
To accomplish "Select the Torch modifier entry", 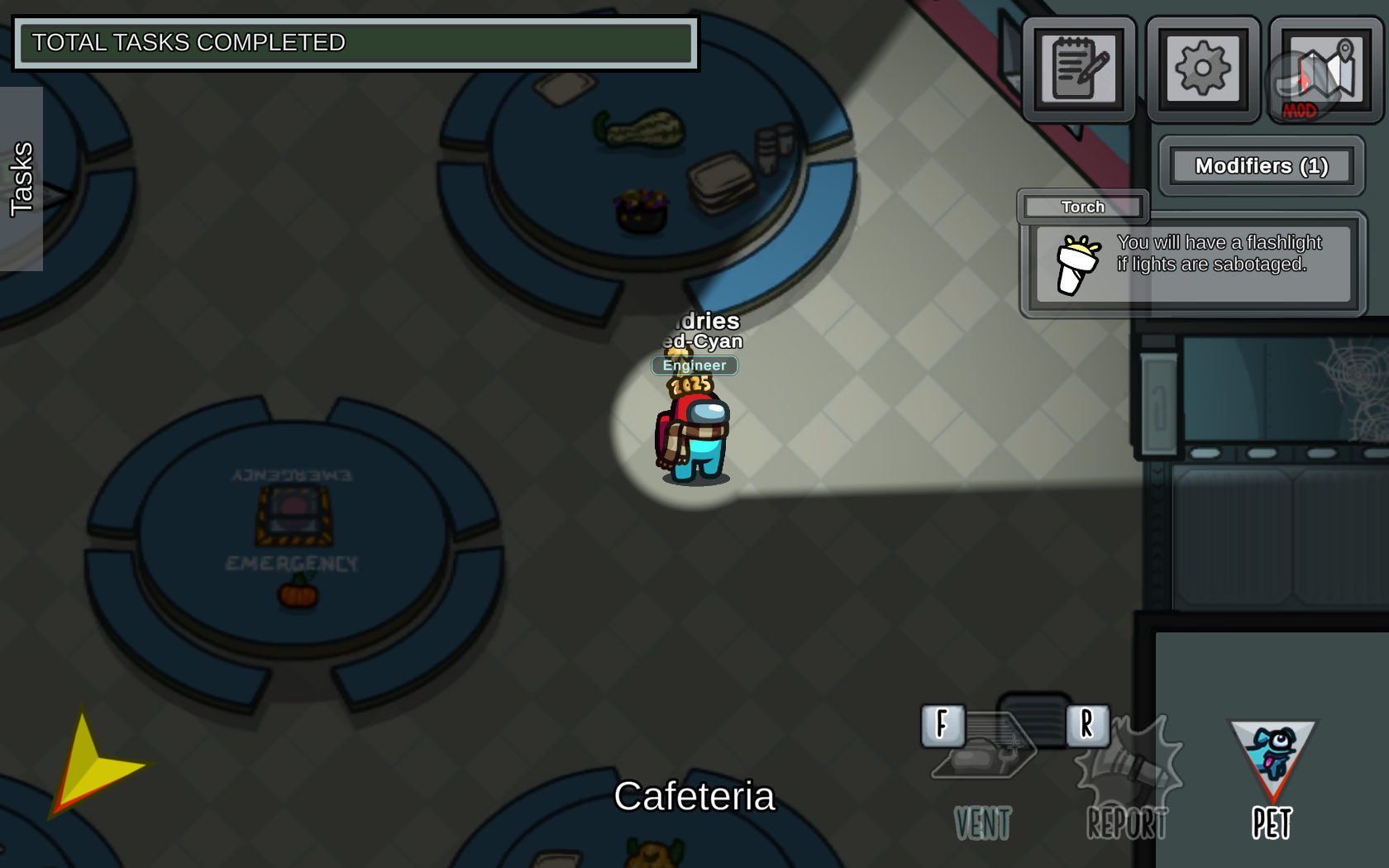I will coord(1082,207).
